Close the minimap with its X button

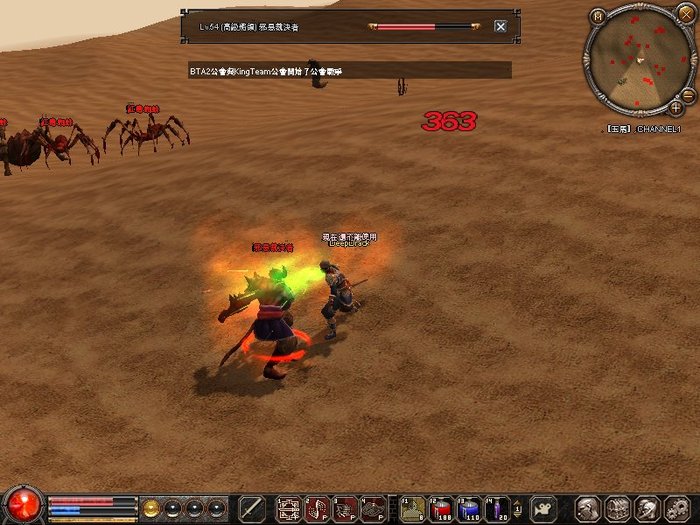point(676,16)
